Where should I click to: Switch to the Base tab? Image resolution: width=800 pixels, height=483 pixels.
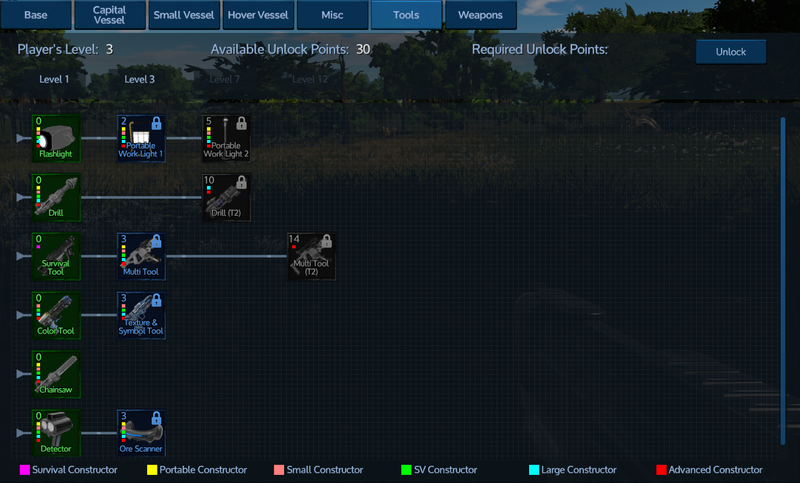click(x=35, y=15)
